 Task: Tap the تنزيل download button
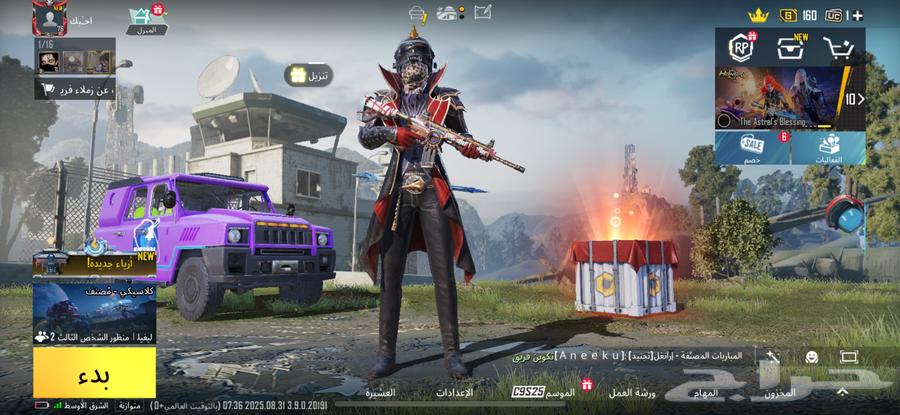pyautogui.click(x=307, y=75)
